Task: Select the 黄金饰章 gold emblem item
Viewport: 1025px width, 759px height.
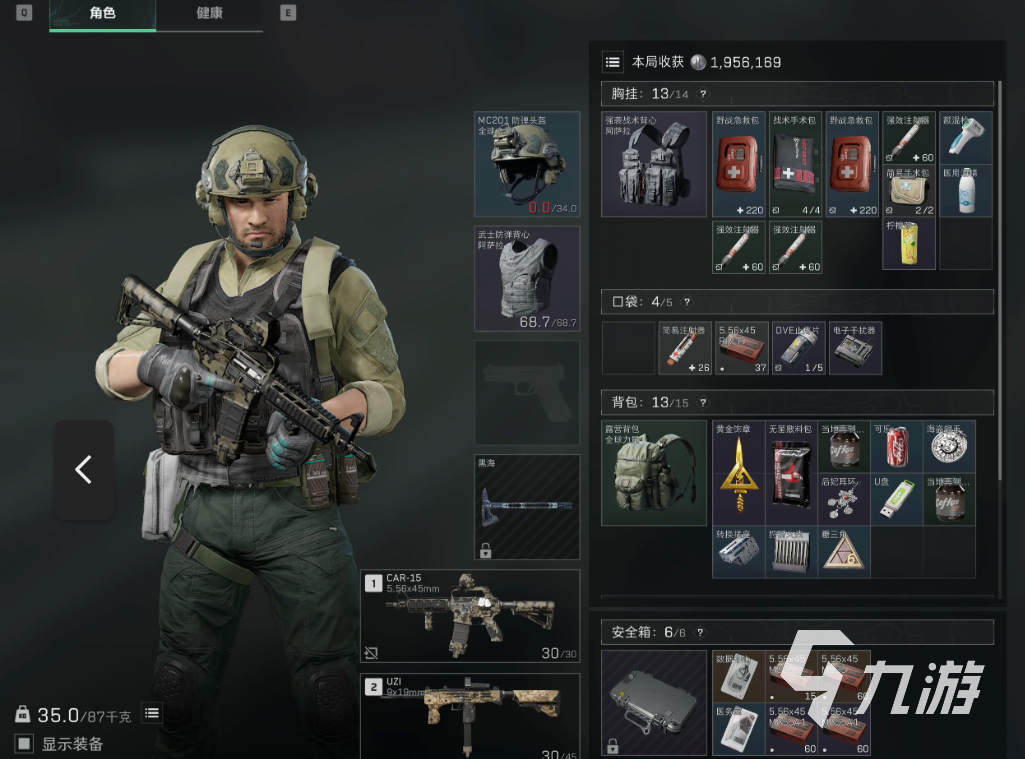Action: 738,473
